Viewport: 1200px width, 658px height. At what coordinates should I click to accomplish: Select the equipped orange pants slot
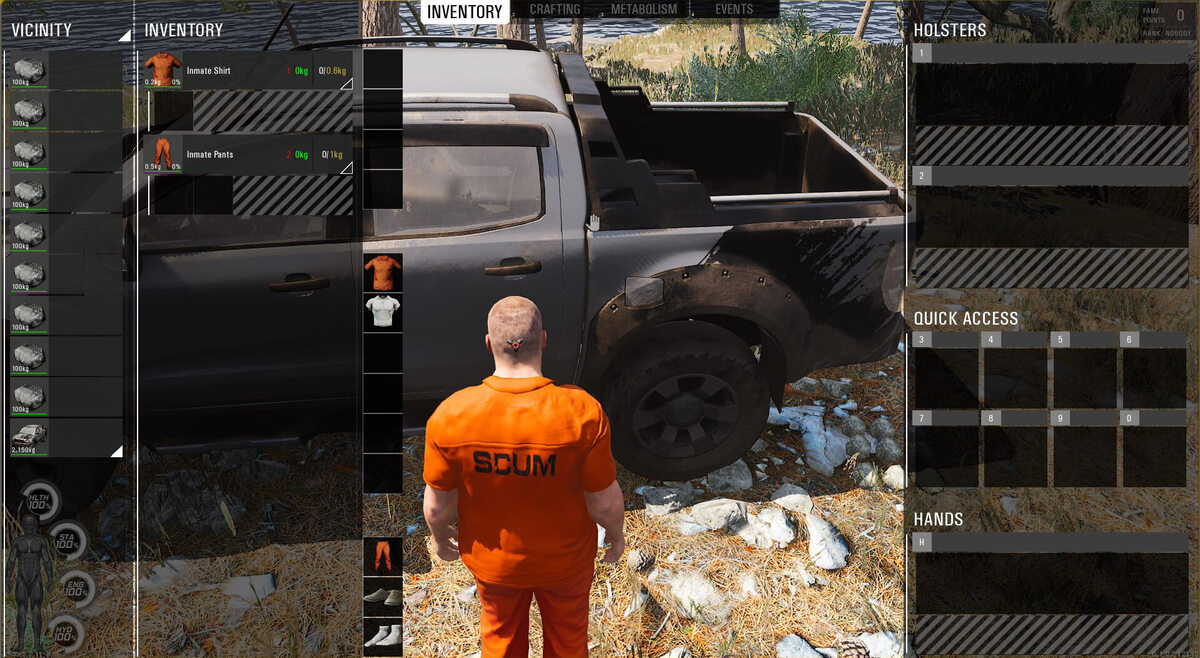(383, 556)
